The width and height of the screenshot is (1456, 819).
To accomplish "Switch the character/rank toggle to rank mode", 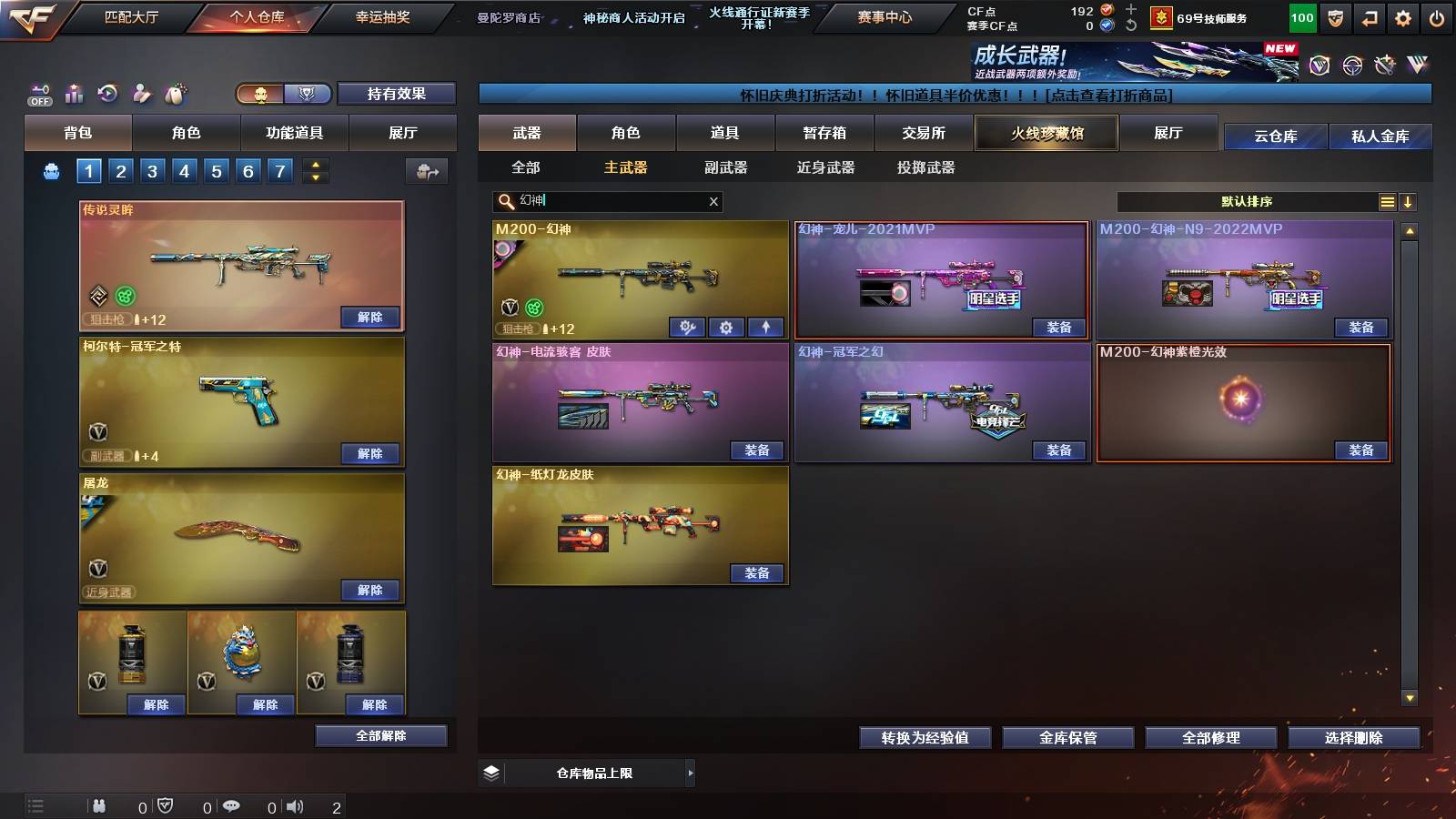I will pyautogui.click(x=308, y=93).
